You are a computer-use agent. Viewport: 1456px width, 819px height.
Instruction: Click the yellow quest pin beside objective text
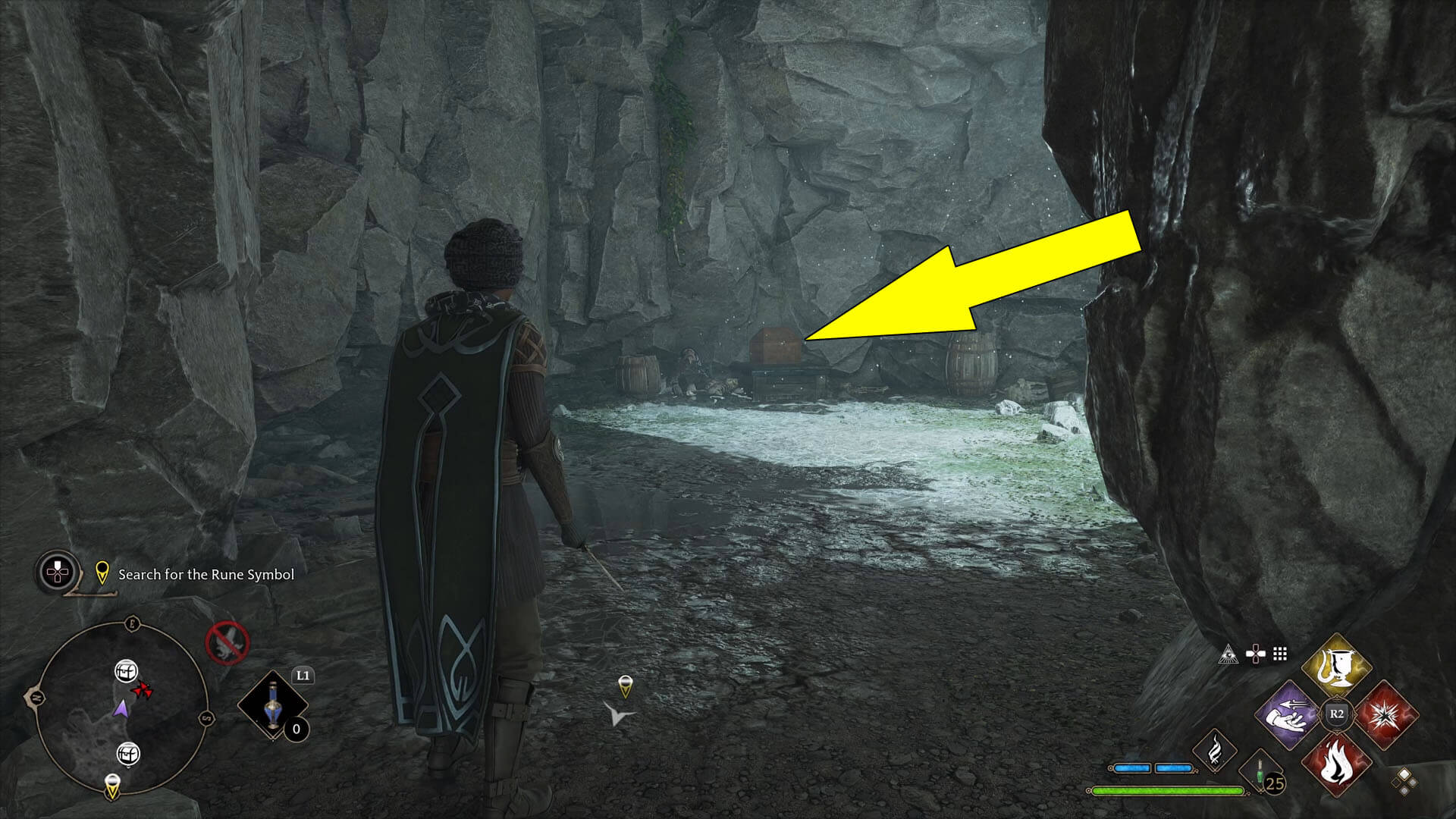[102, 573]
